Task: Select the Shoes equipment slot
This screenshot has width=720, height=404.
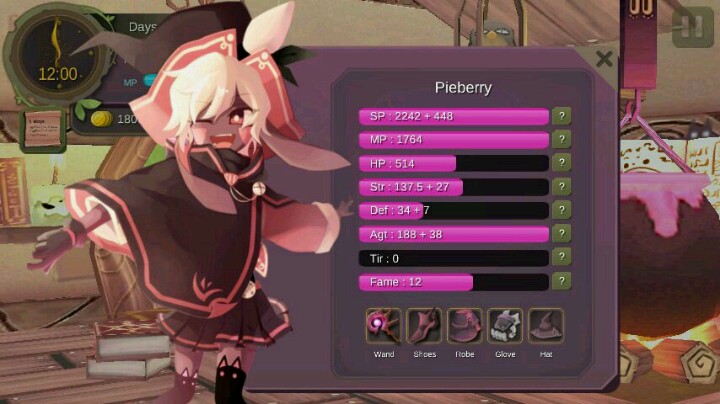Action: coord(424,326)
